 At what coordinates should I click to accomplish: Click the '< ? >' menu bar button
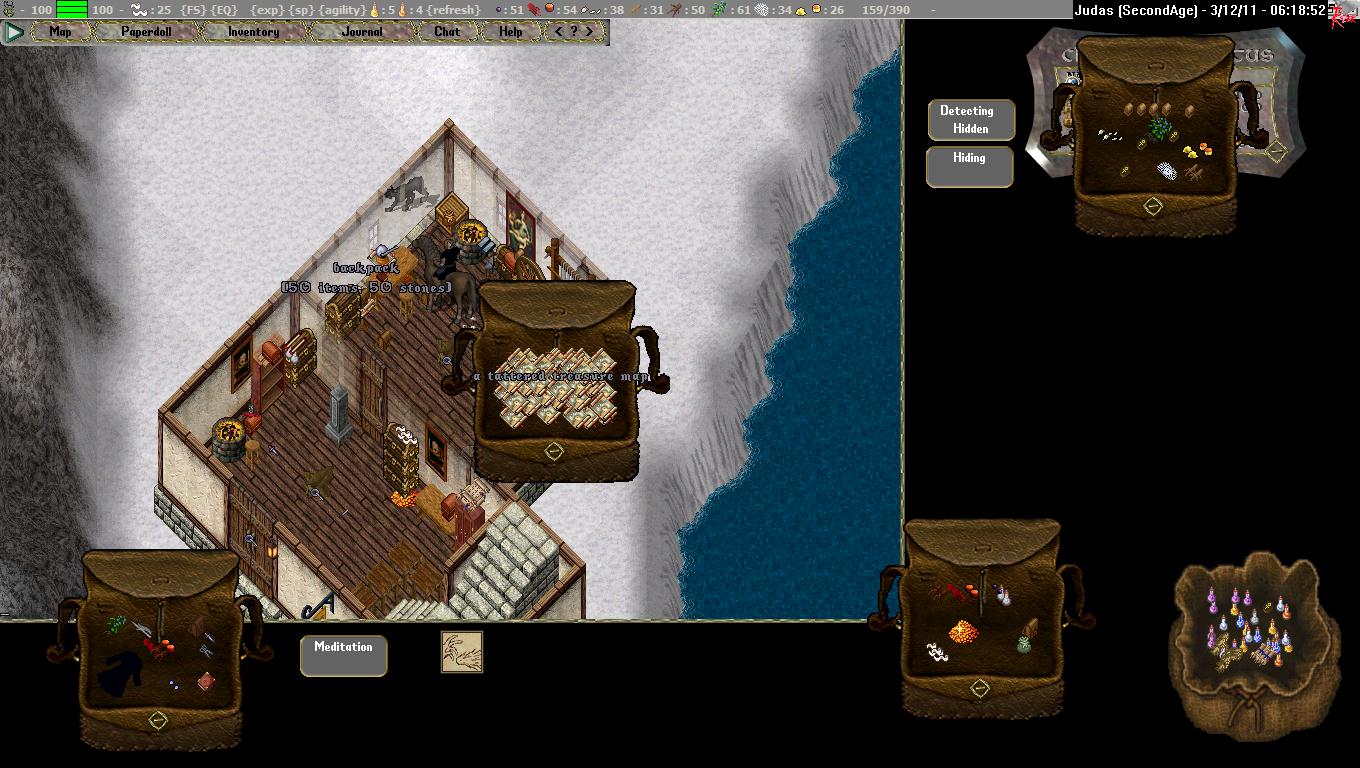coord(580,32)
